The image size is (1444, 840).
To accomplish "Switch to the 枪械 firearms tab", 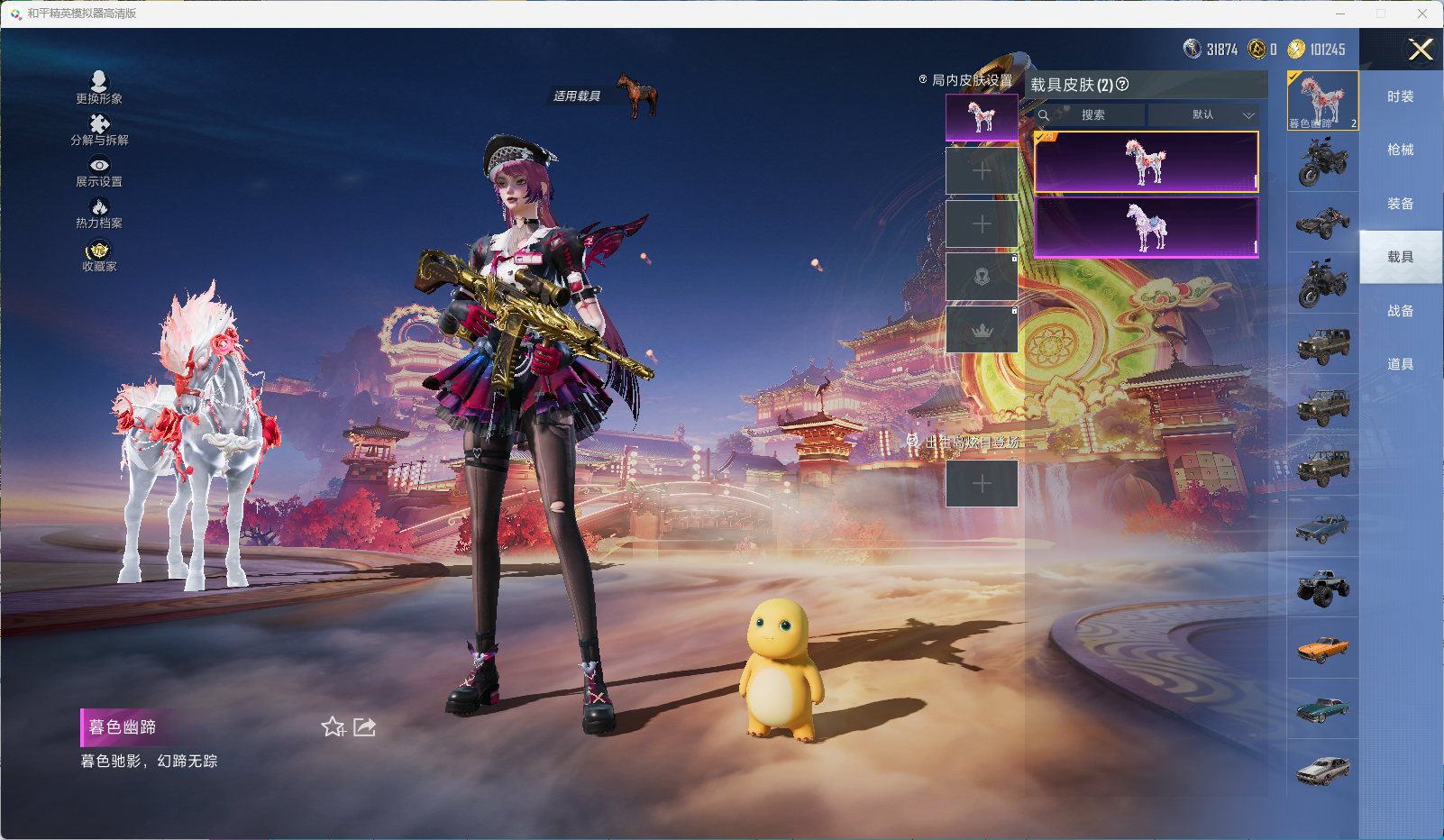I will coord(1400,150).
